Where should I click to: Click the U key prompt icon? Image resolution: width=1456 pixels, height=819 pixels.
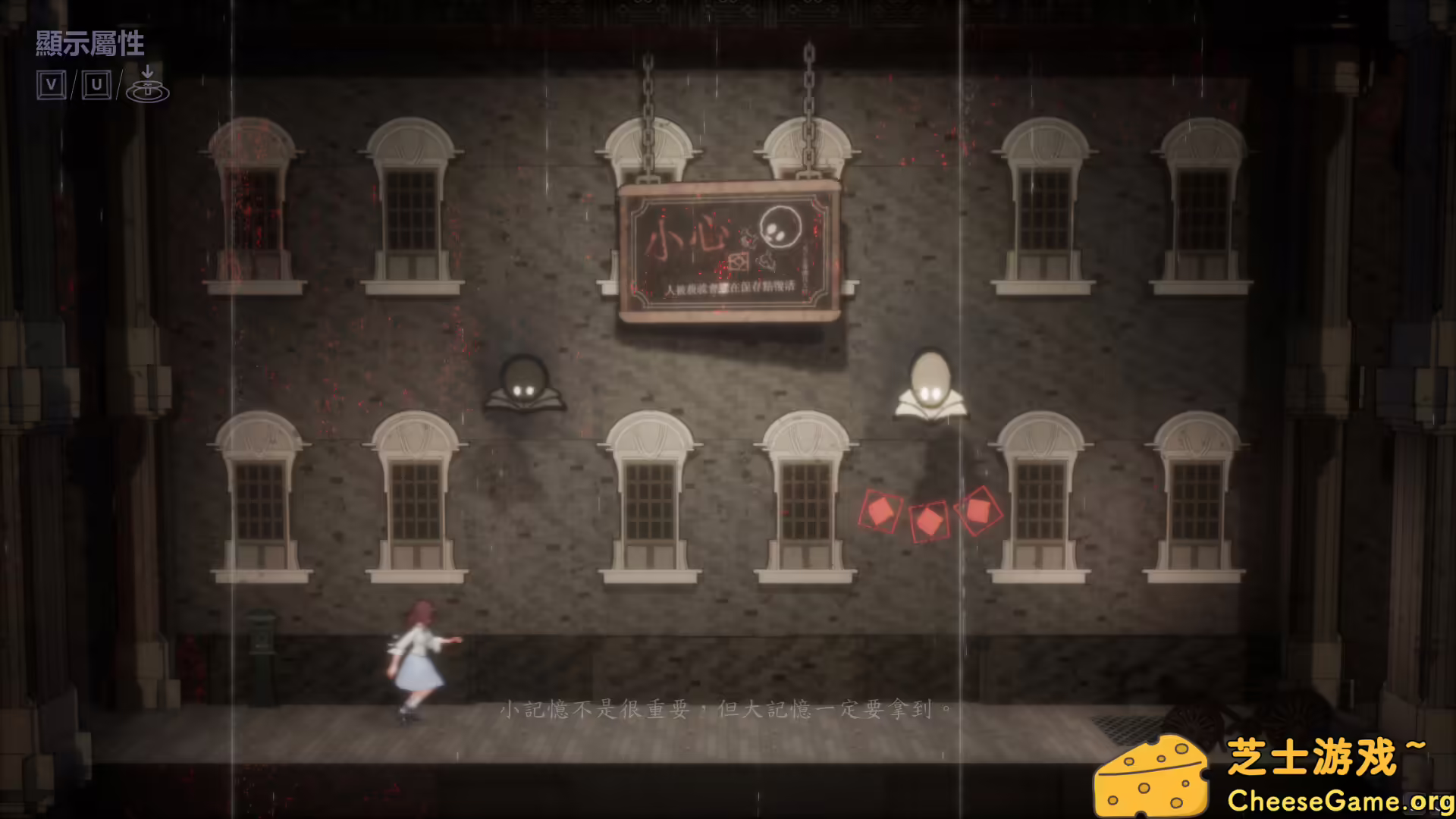97,83
